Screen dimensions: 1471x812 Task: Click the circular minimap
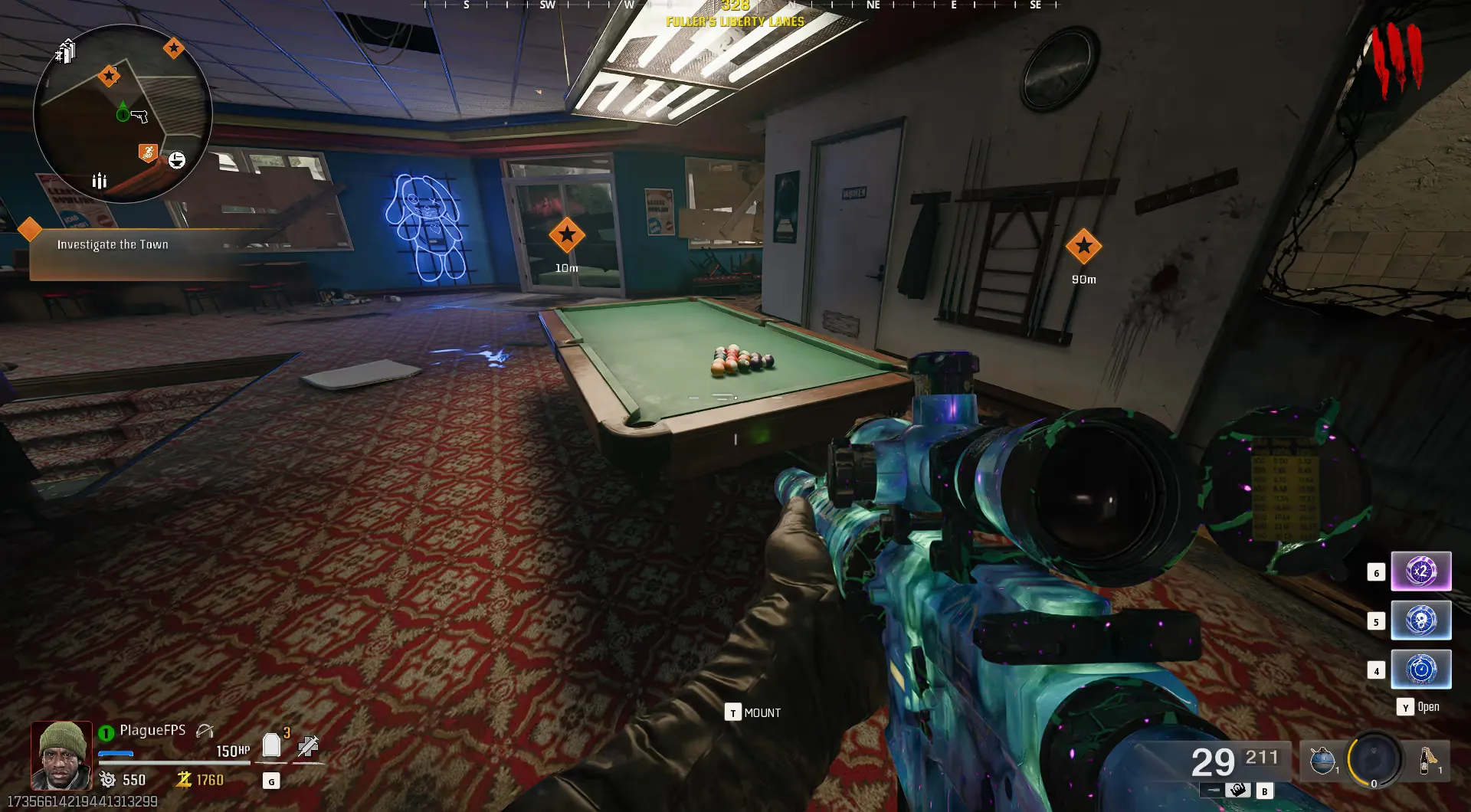click(123, 114)
